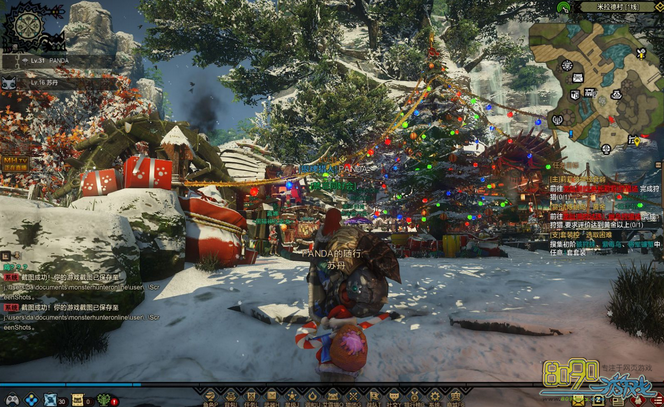
Task: Open the circular compass emblem
Action: pyautogui.click(x=24, y=27)
